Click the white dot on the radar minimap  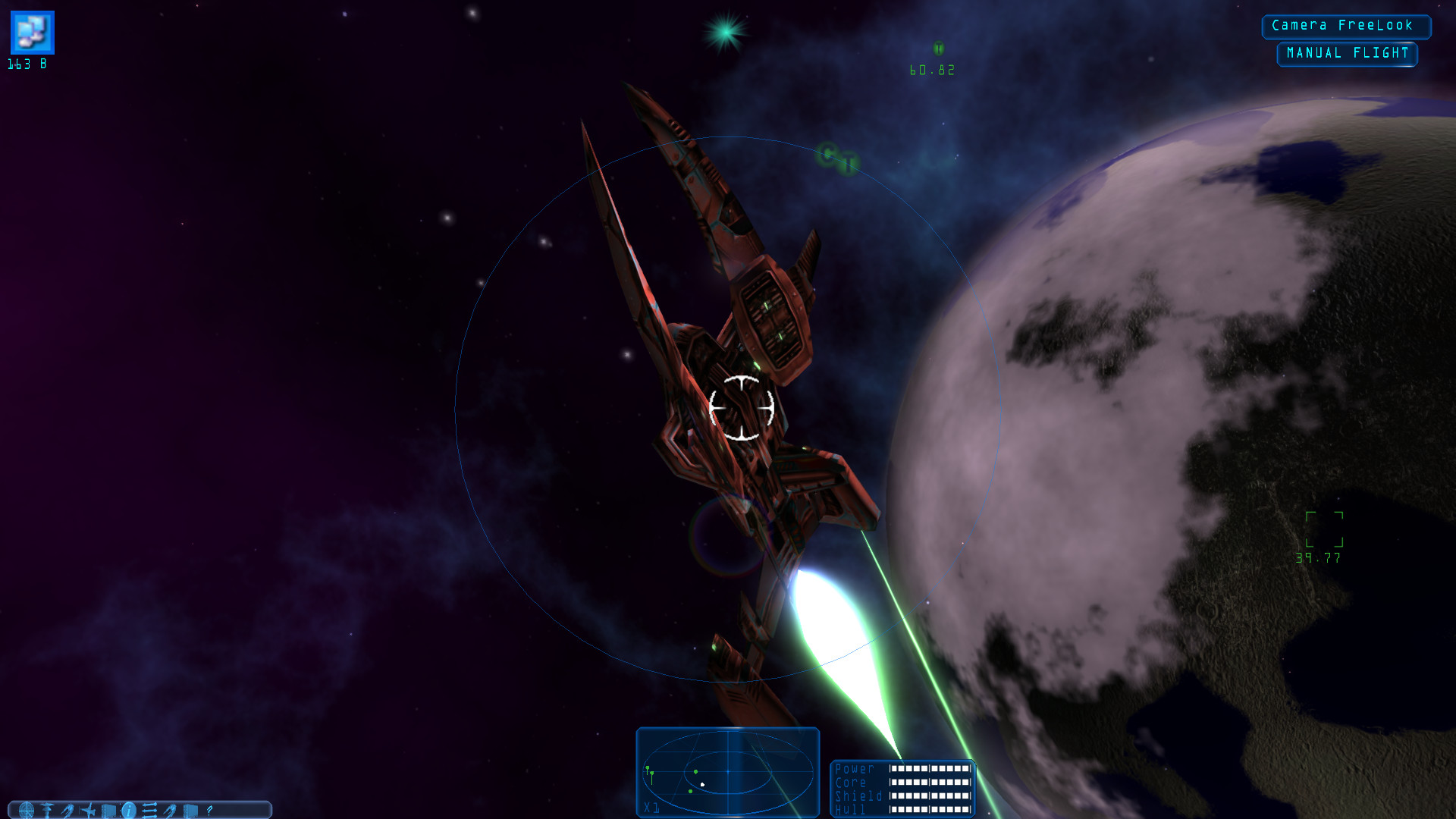click(702, 784)
